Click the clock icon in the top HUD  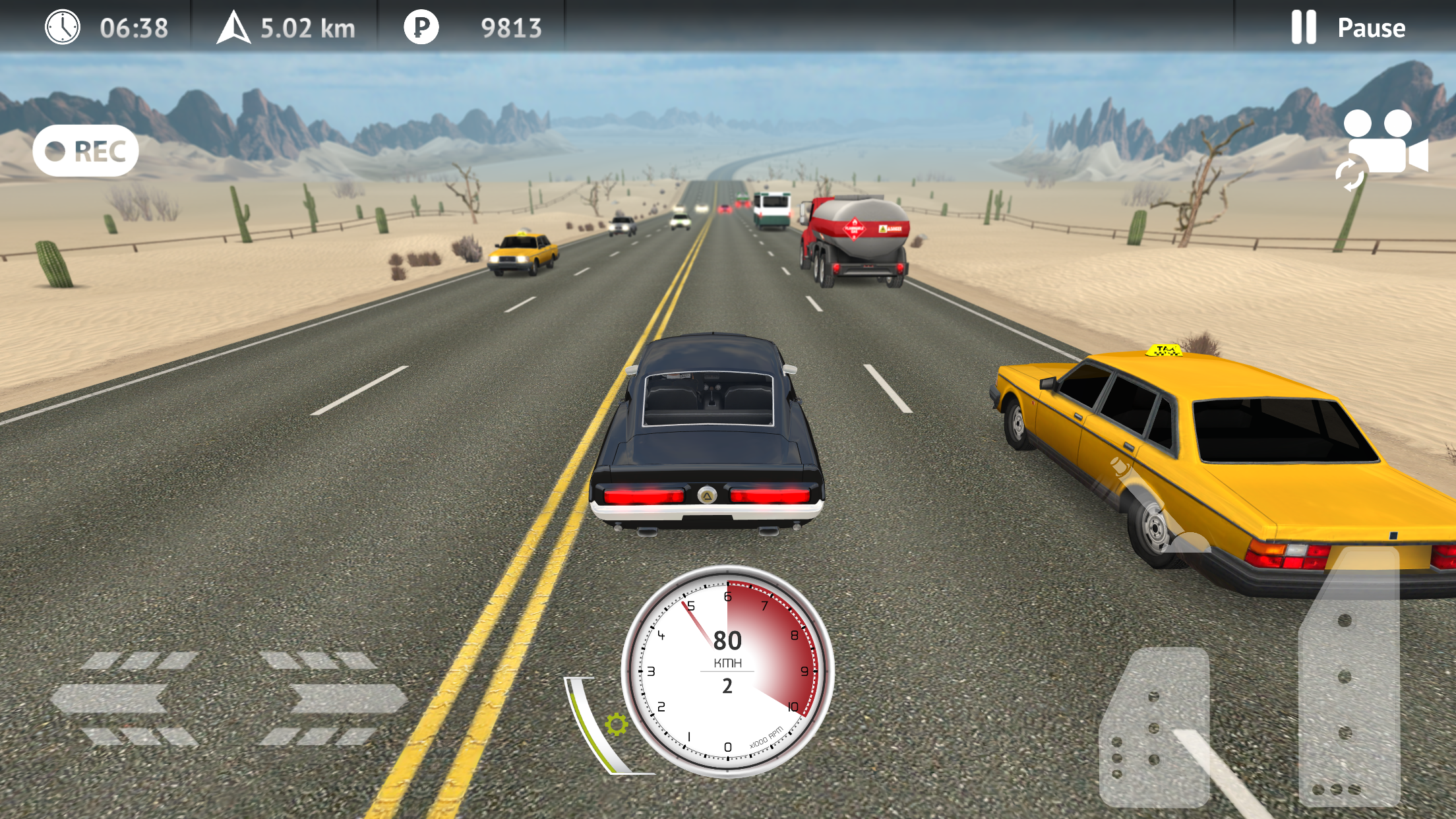point(61,28)
